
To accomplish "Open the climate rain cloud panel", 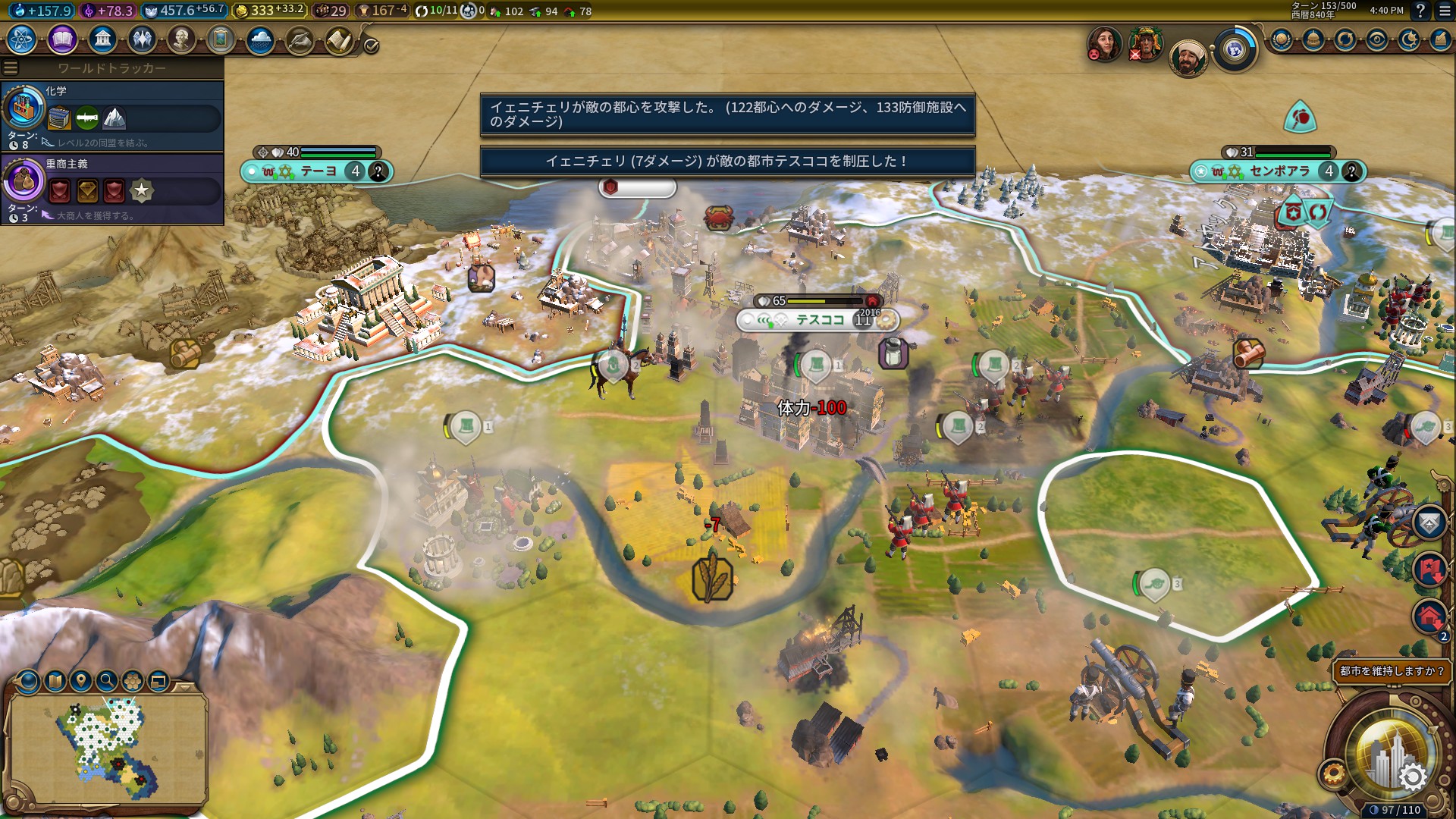I will click(x=260, y=39).
